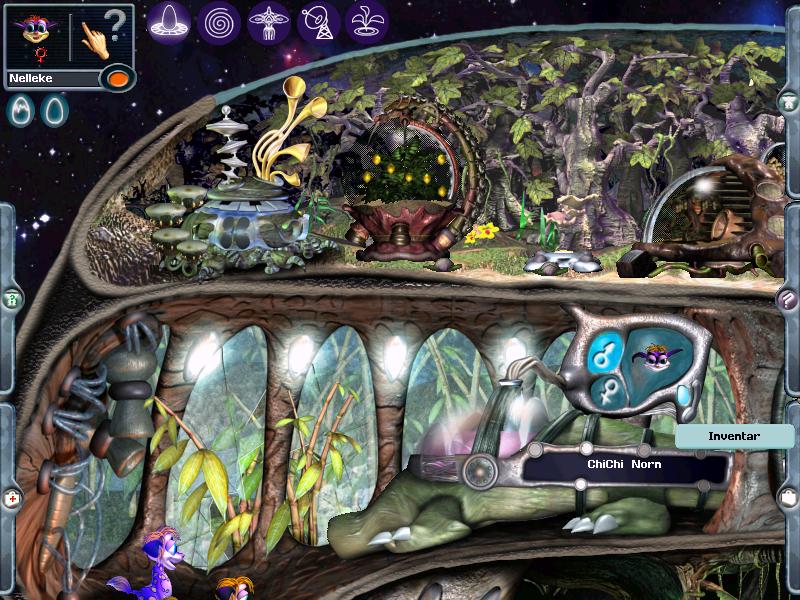
Task: Select the plain egg outline icon
Action: pyautogui.click(x=52, y=110)
